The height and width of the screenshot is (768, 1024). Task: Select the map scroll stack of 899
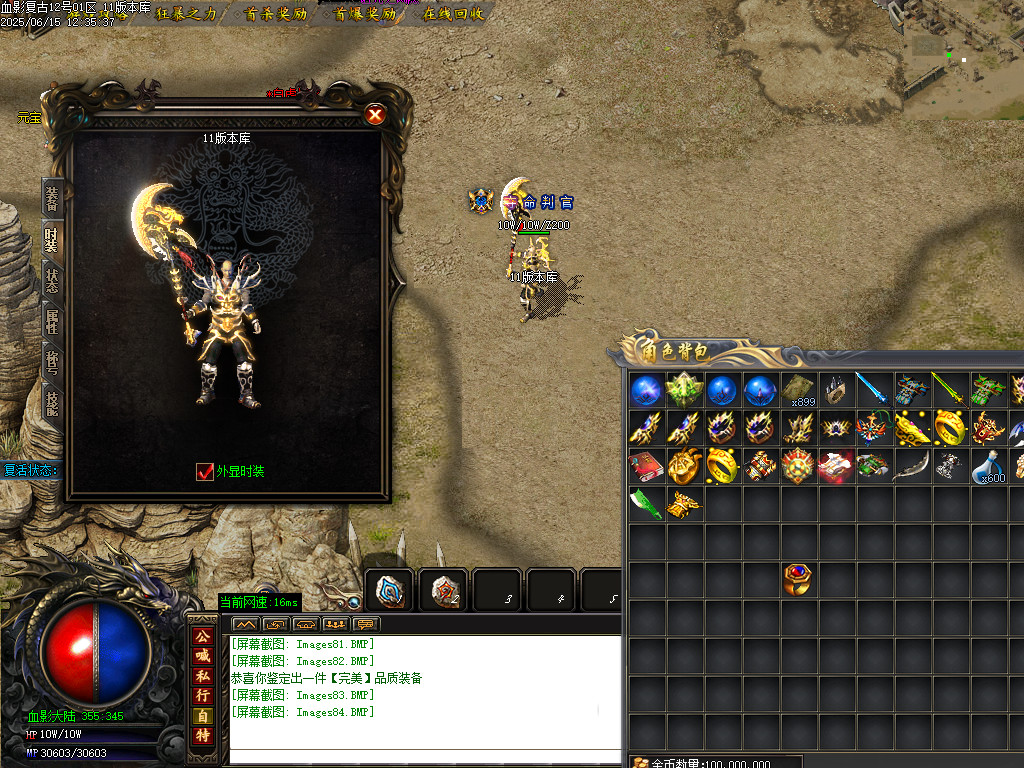(797, 390)
